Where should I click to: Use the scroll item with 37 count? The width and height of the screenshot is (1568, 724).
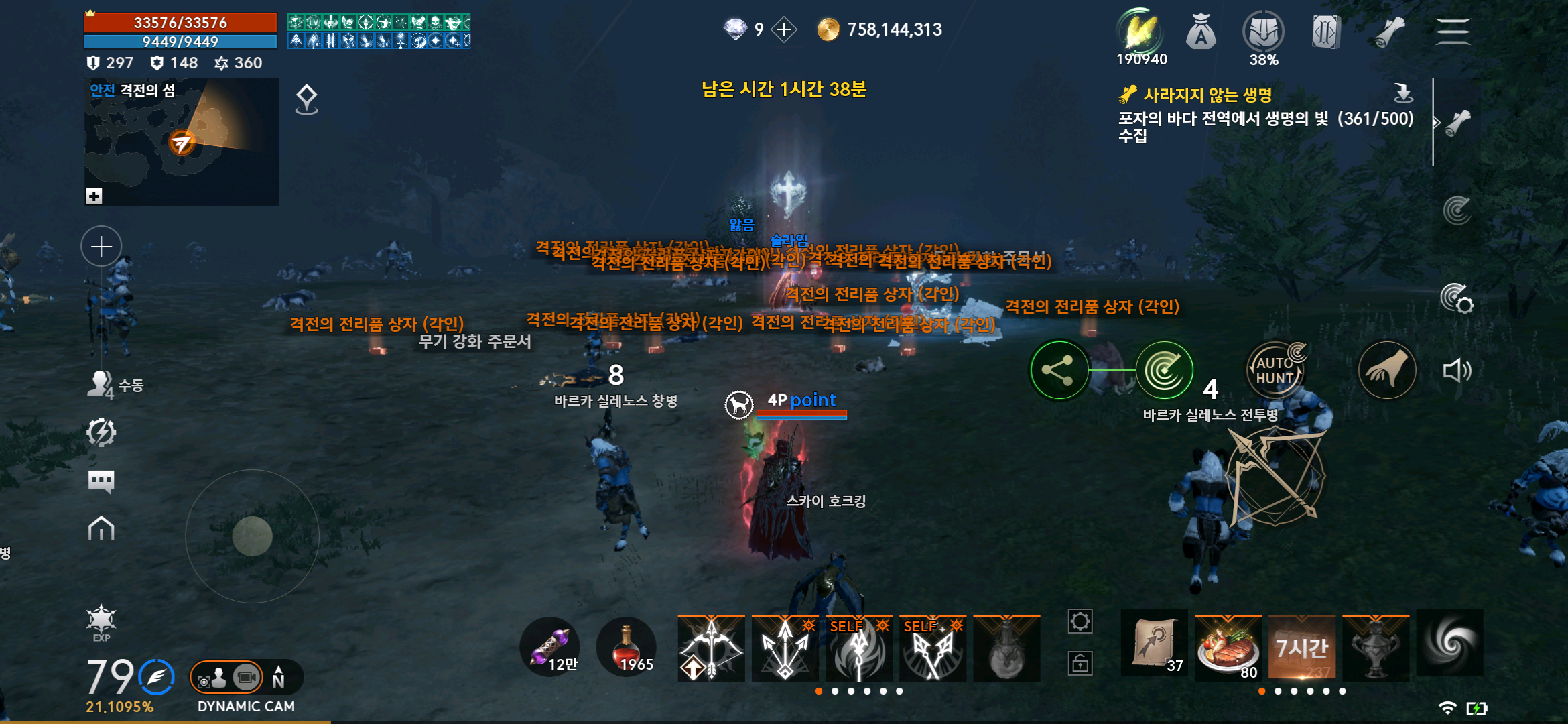(1154, 646)
